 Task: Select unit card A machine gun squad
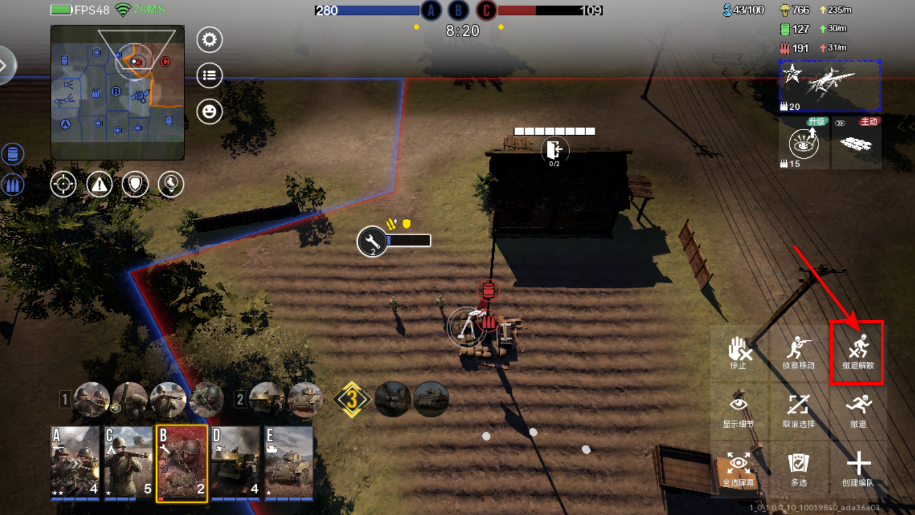click(x=75, y=462)
